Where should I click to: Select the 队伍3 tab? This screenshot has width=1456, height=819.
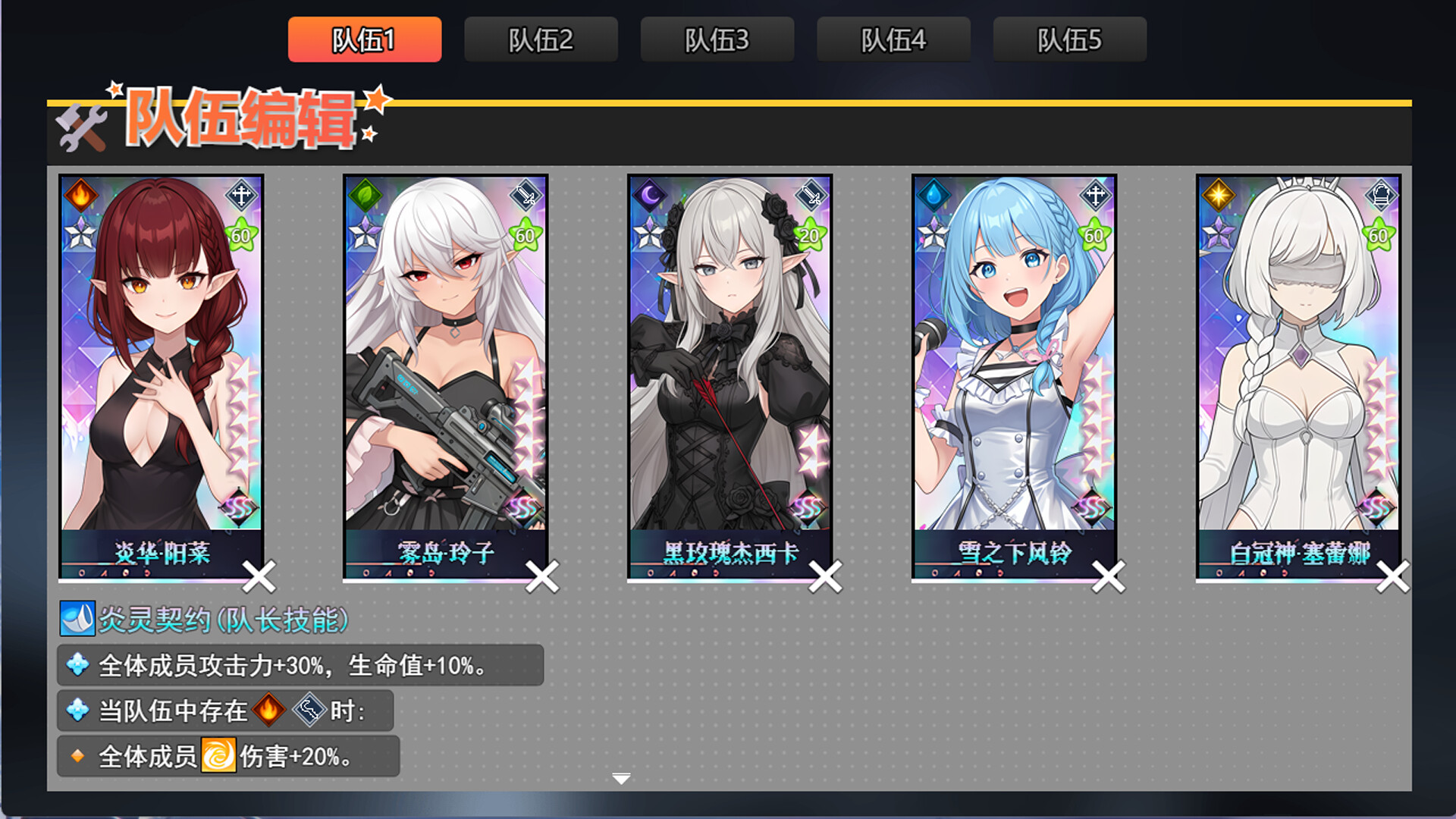coord(717,39)
